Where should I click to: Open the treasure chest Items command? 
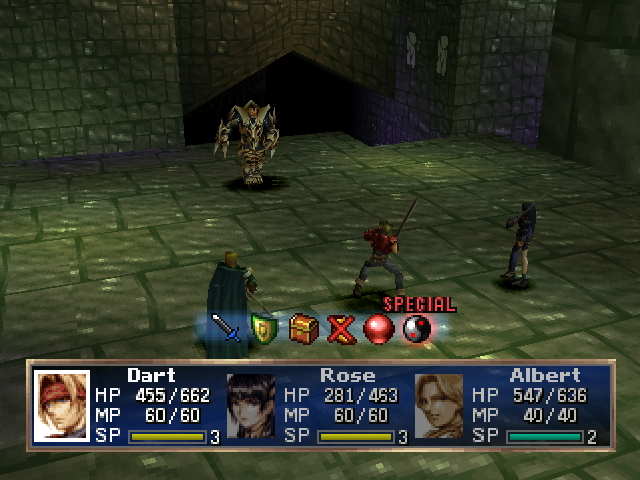(x=304, y=328)
